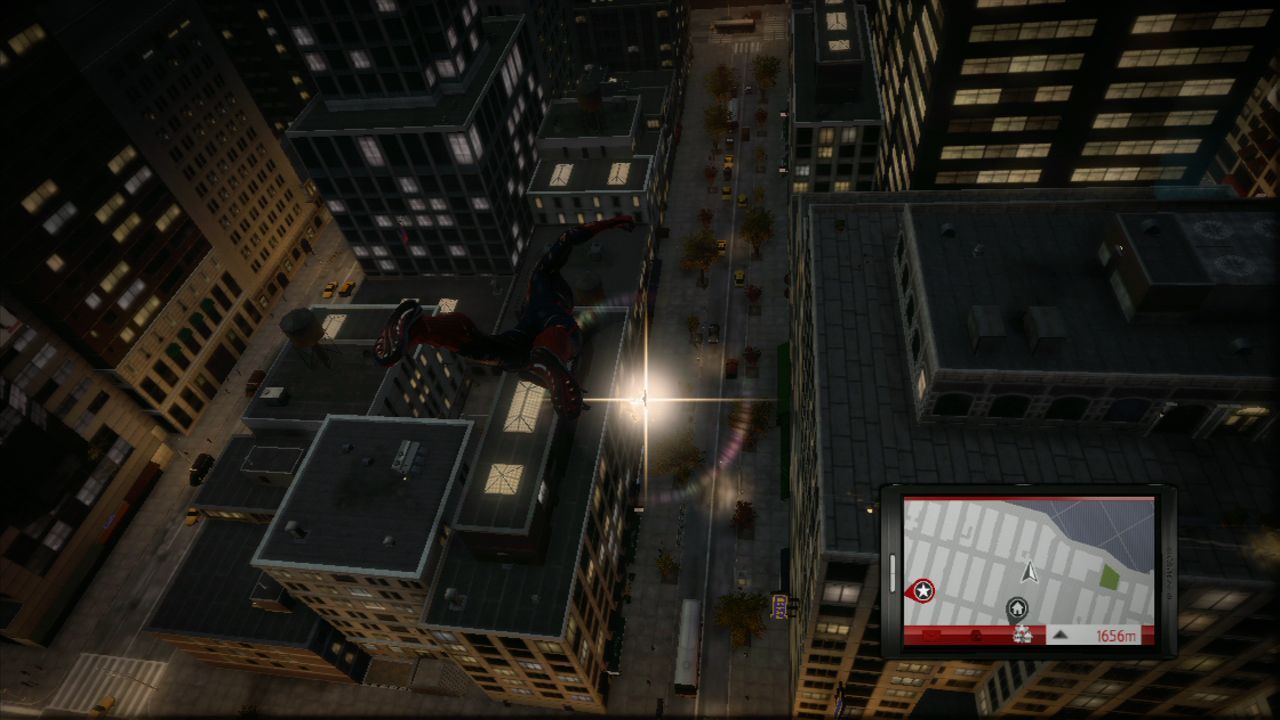Screen dimensions: 1280x720
Task: Select the second app icon beside the envelope
Action: click(x=977, y=634)
